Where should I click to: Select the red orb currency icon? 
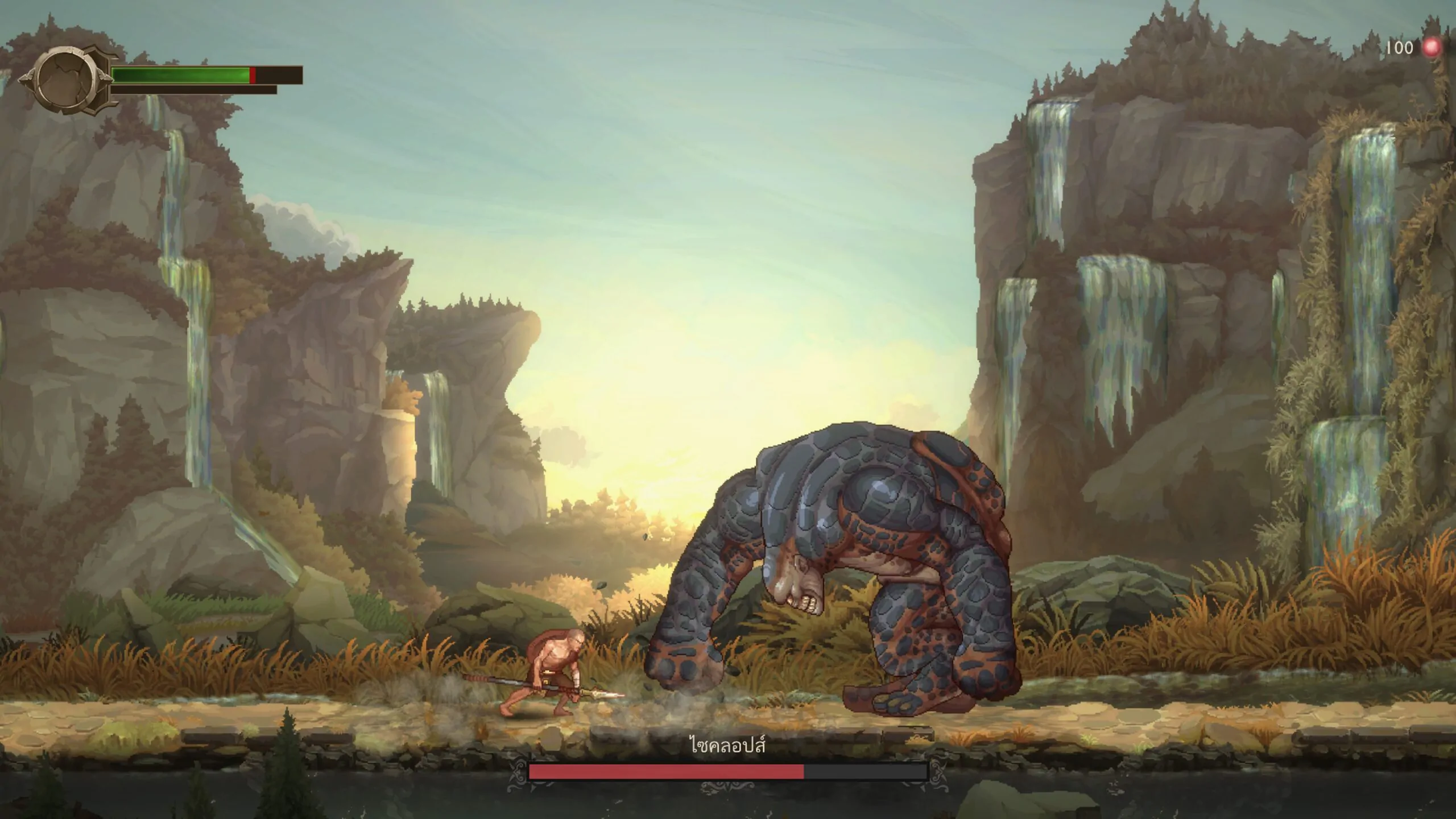click(1432, 48)
